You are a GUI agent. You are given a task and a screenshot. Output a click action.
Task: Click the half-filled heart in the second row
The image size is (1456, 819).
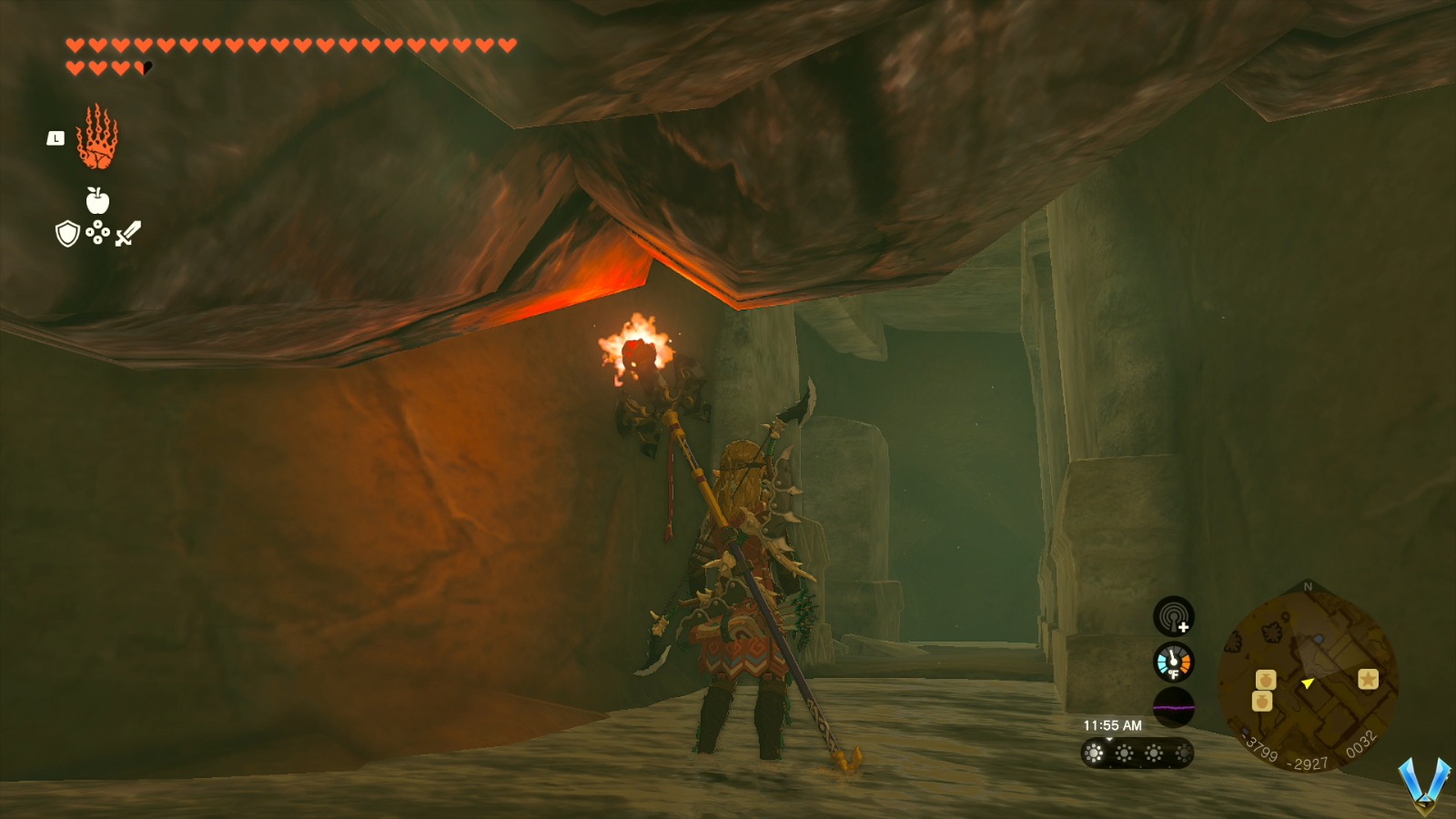(x=142, y=66)
